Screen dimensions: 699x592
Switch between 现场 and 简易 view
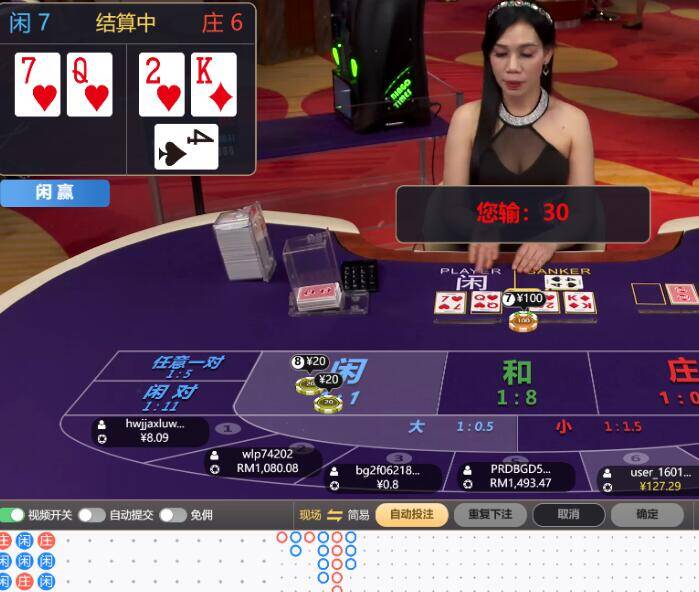(x=334, y=515)
